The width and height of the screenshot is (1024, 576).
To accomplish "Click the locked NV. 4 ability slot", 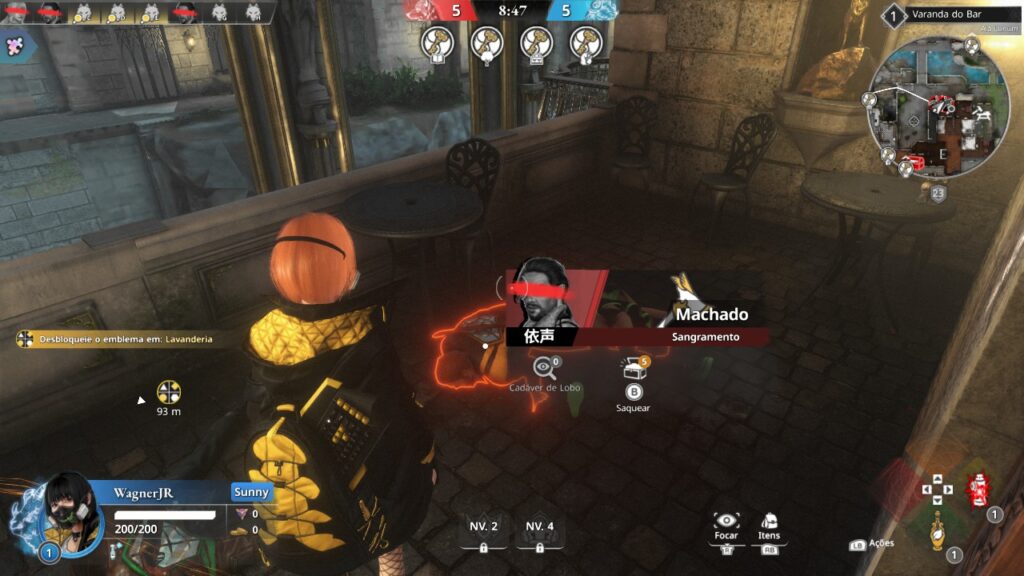I will (540, 530).
